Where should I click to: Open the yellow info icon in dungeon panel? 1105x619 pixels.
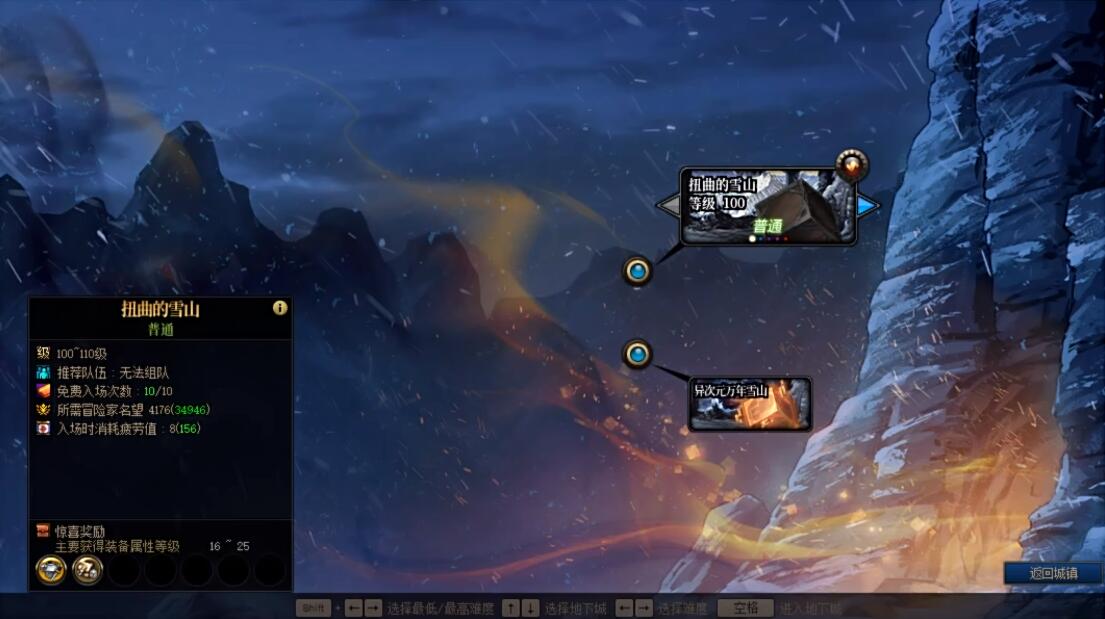(x=280, y=308)
